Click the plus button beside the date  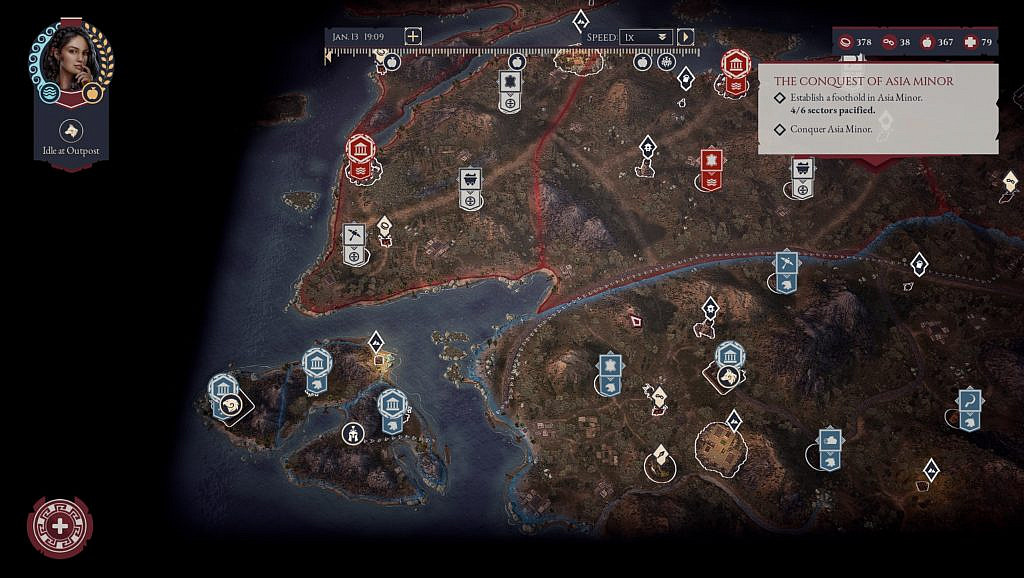[x=413, y=36]
